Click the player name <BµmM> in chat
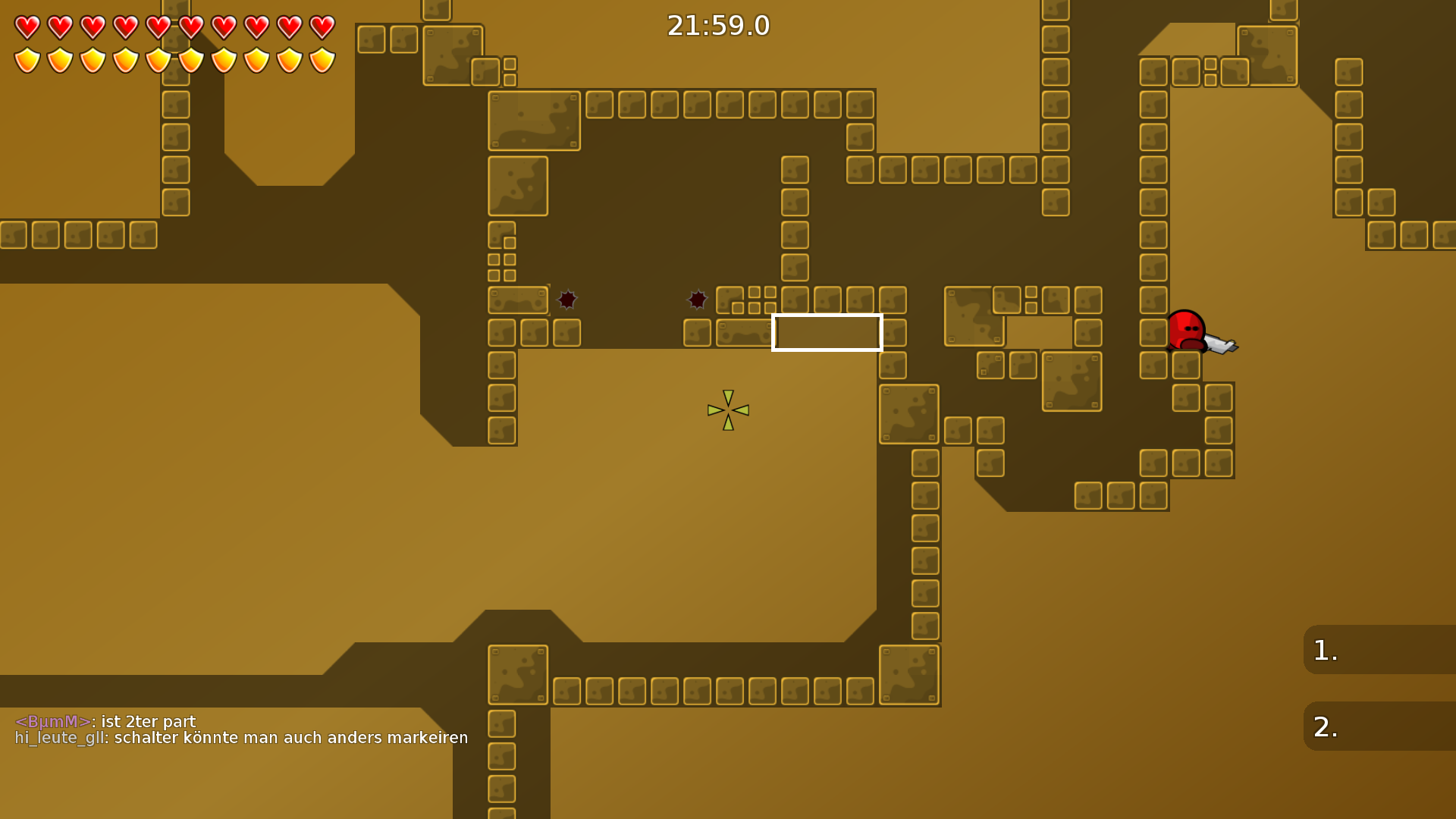This screenshot has height=819, width=1456. [51, 721]
